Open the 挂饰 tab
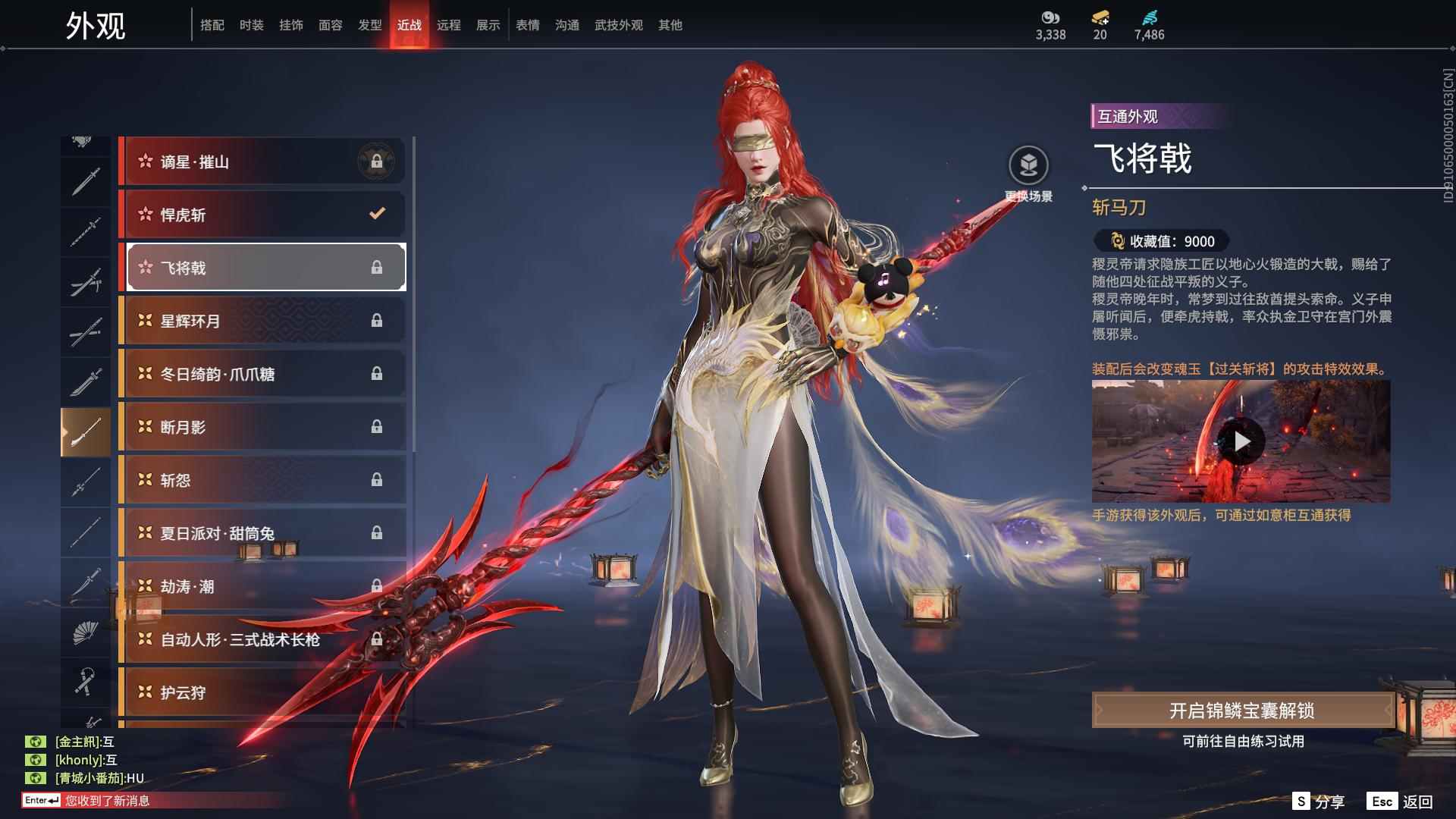The image size is (1456, 819). [290, 25]
